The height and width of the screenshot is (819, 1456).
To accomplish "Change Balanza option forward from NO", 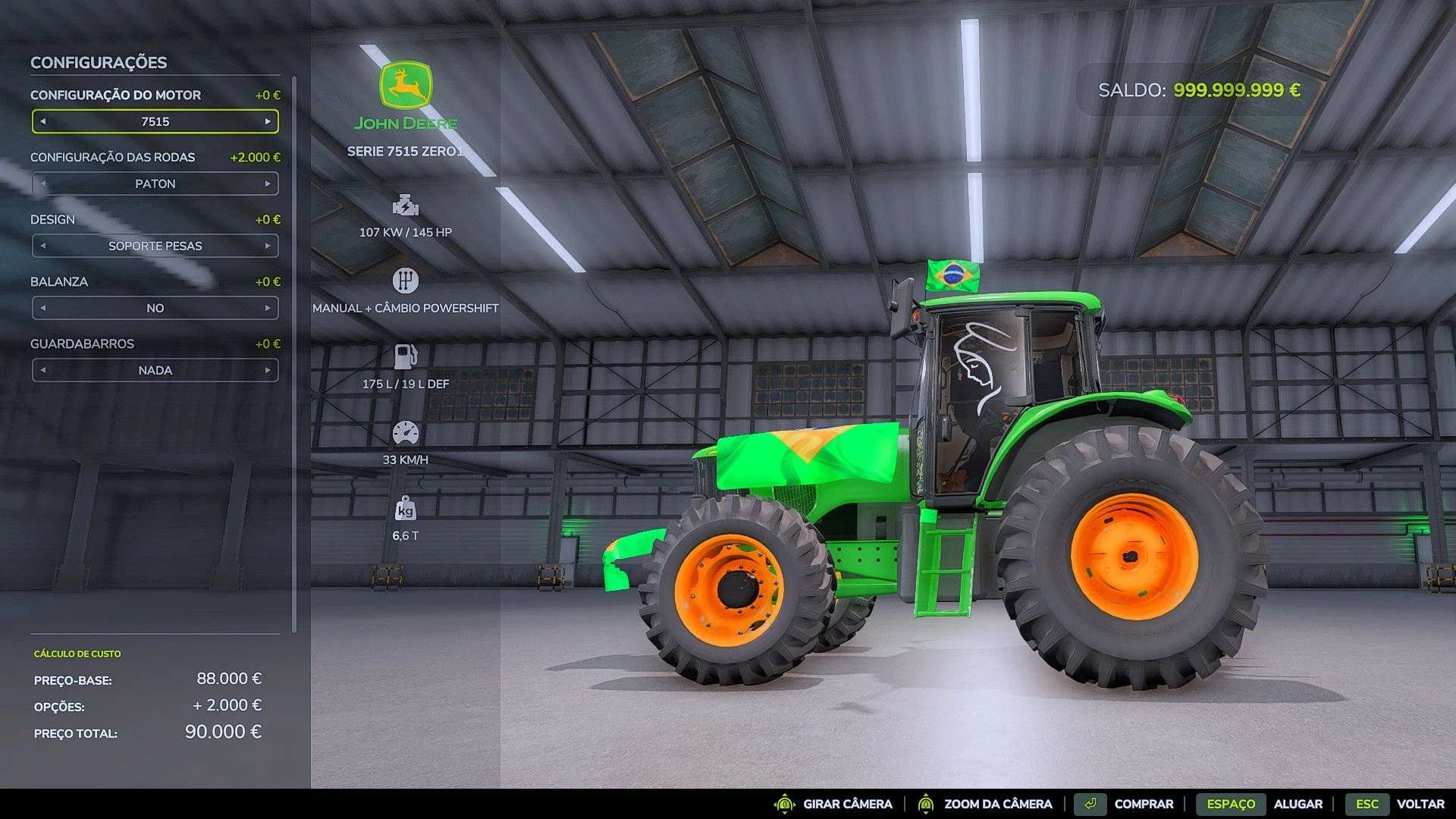I will 268,308.
